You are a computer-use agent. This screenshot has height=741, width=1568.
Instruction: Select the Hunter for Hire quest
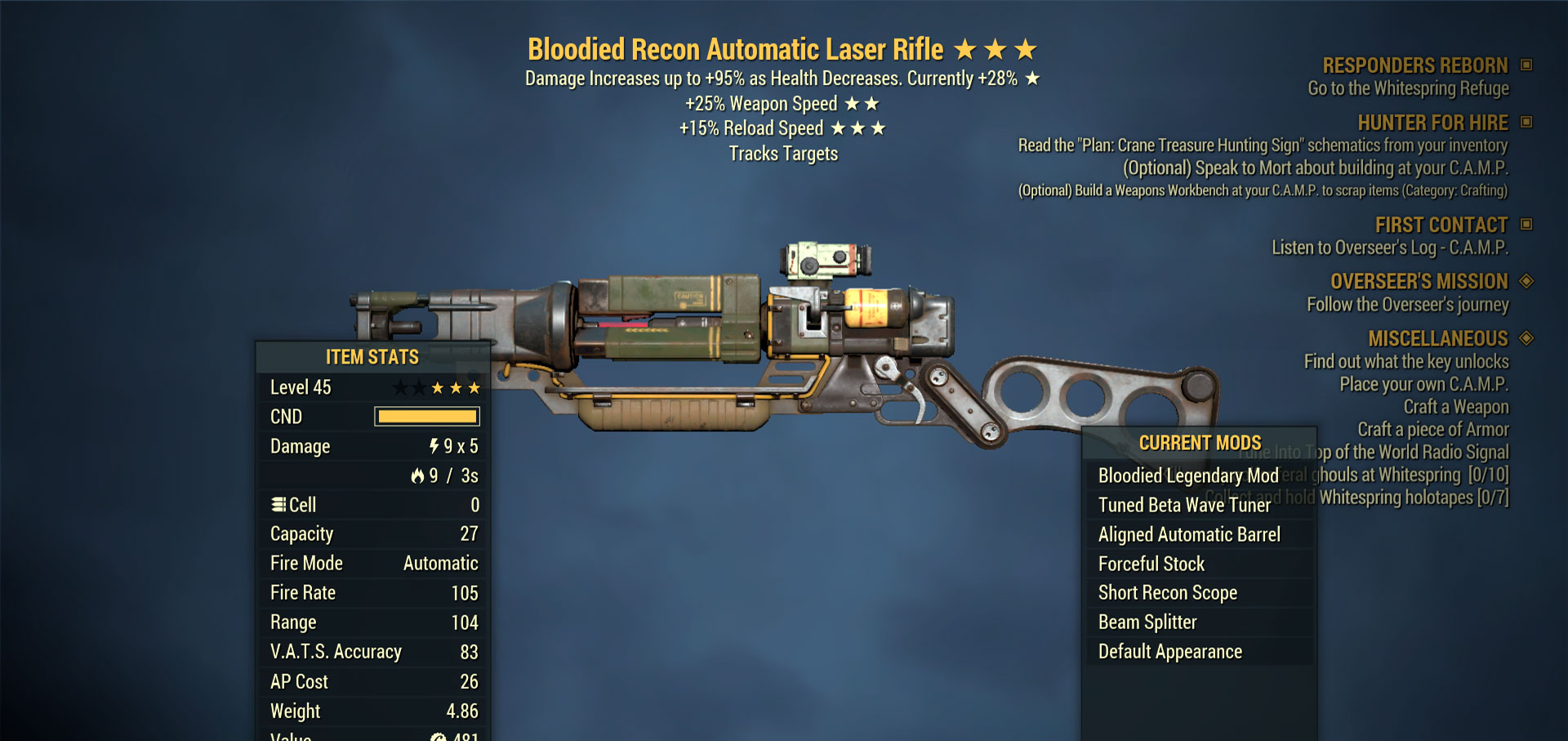click(x=1432, y=123)
